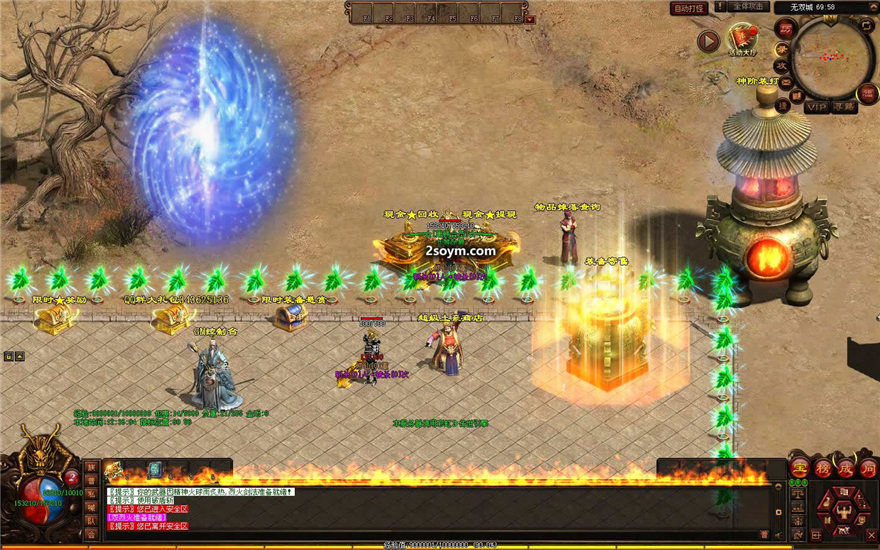Open the 宝 treasure round button
The height and width of the screenshot is (550, 880).
pos(799,467)
